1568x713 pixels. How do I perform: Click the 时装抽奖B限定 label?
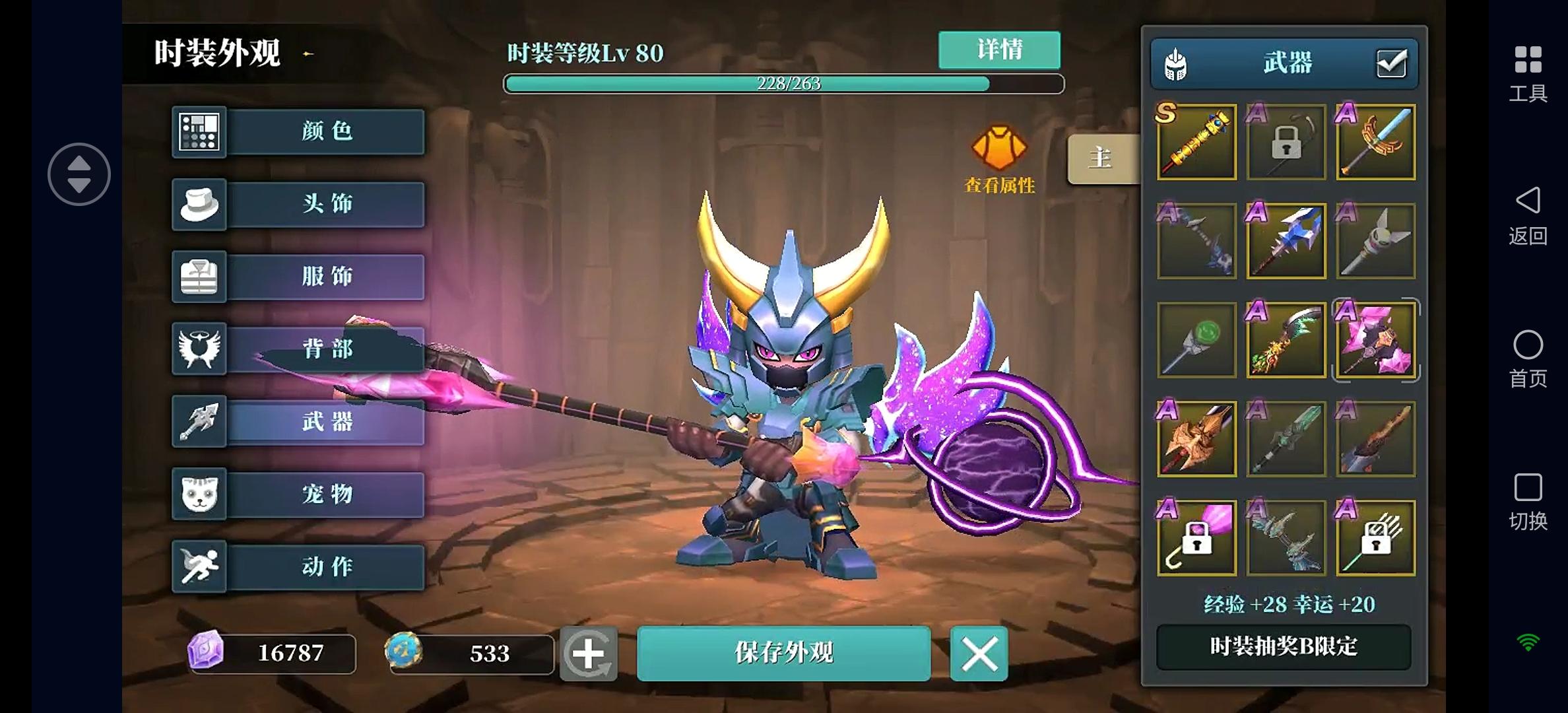1283,648
